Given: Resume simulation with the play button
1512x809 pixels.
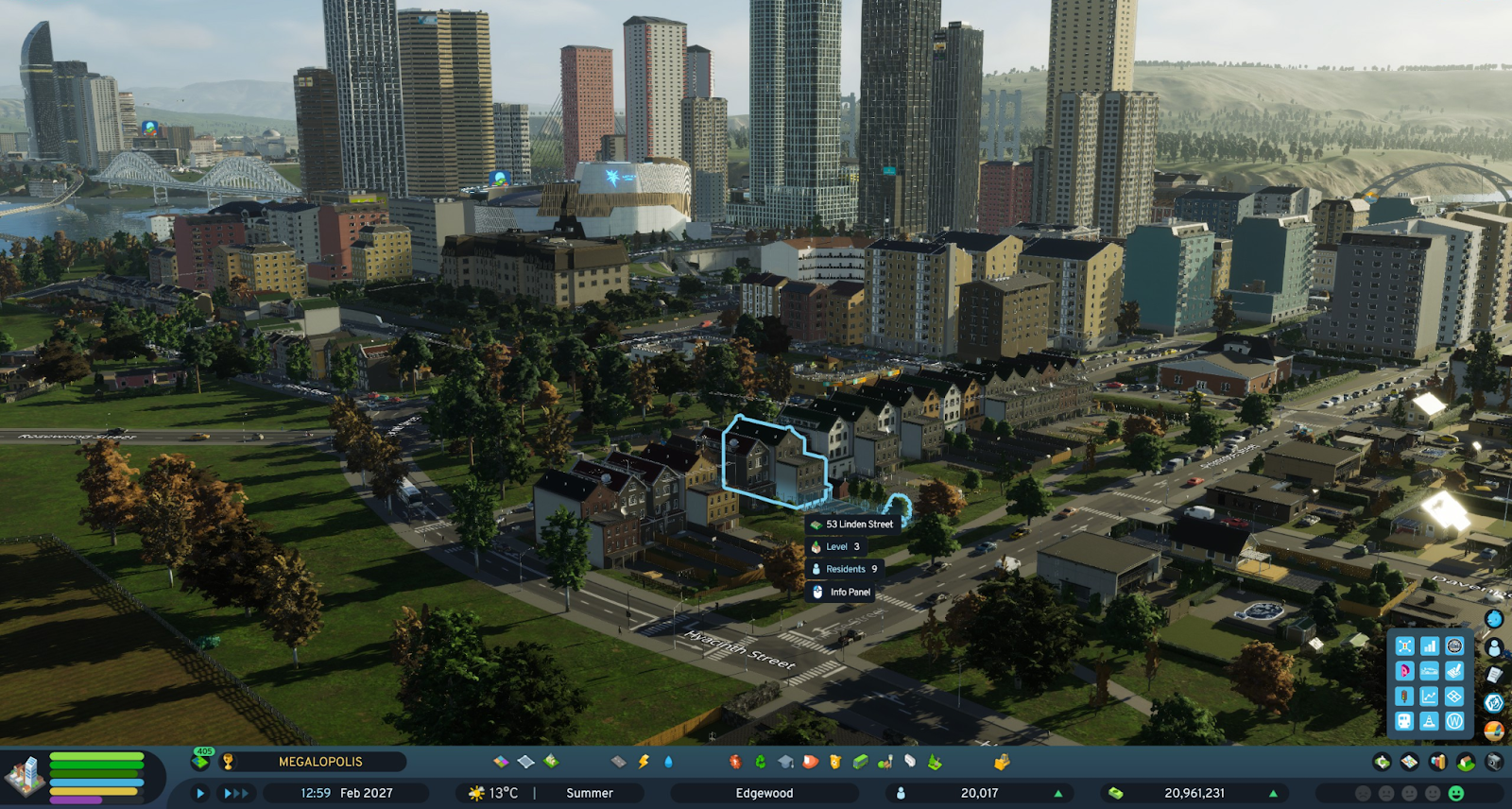Looking at the screenshot, I should (199, 794).
